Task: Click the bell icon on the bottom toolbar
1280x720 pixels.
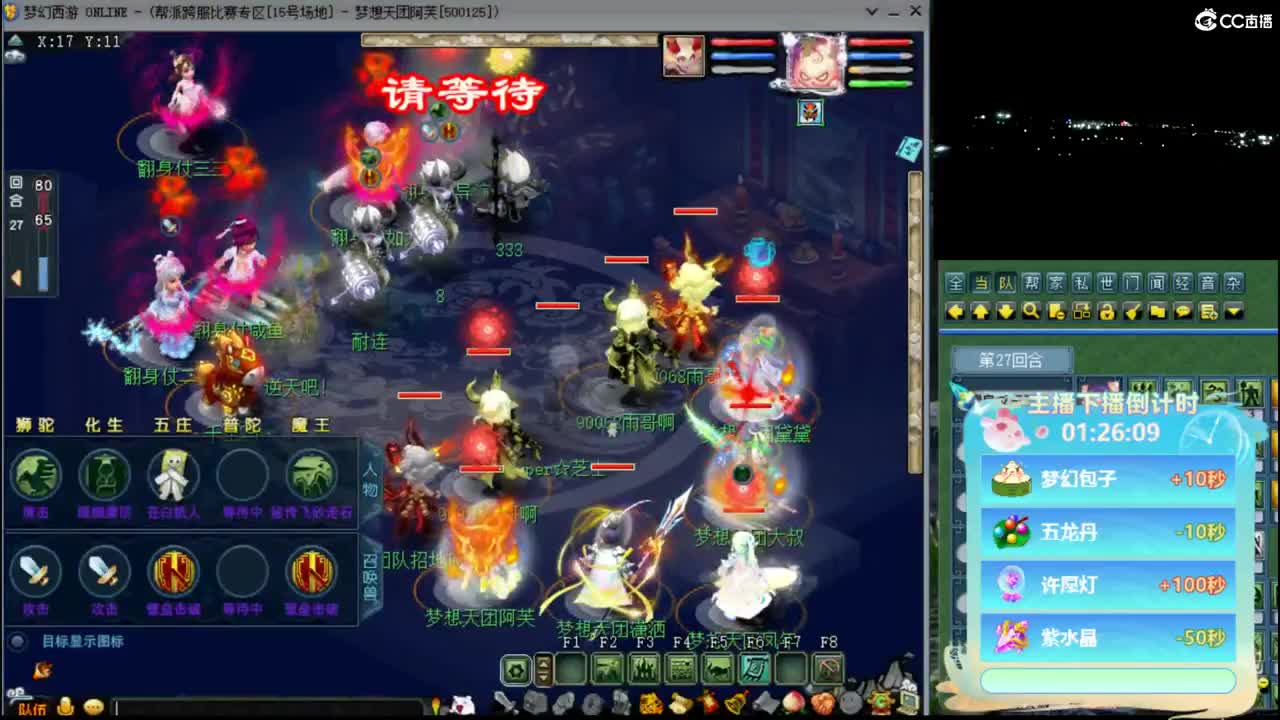Action: (735, 701)
